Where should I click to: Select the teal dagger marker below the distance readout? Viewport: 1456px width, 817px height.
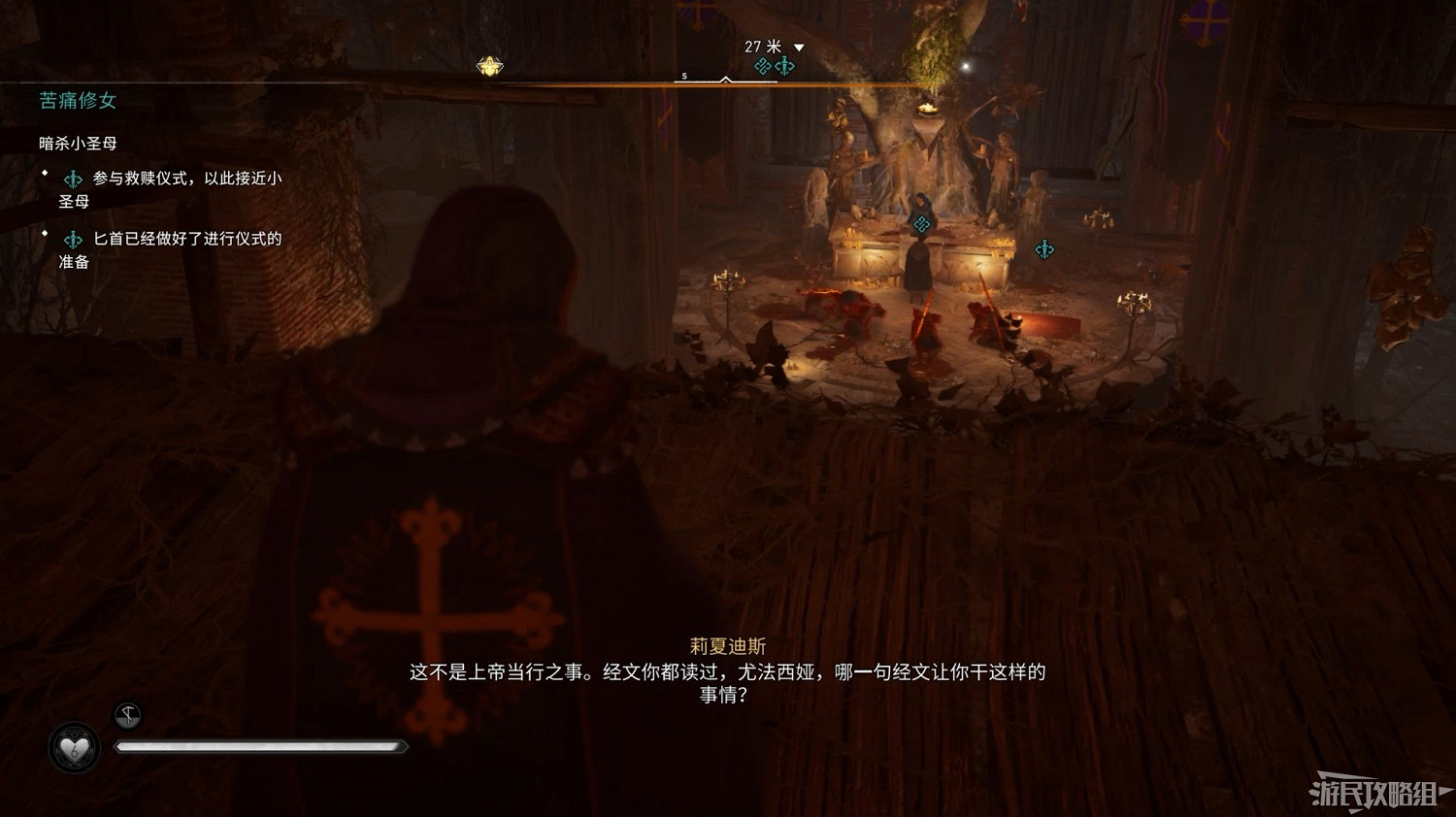coord(785,65)
